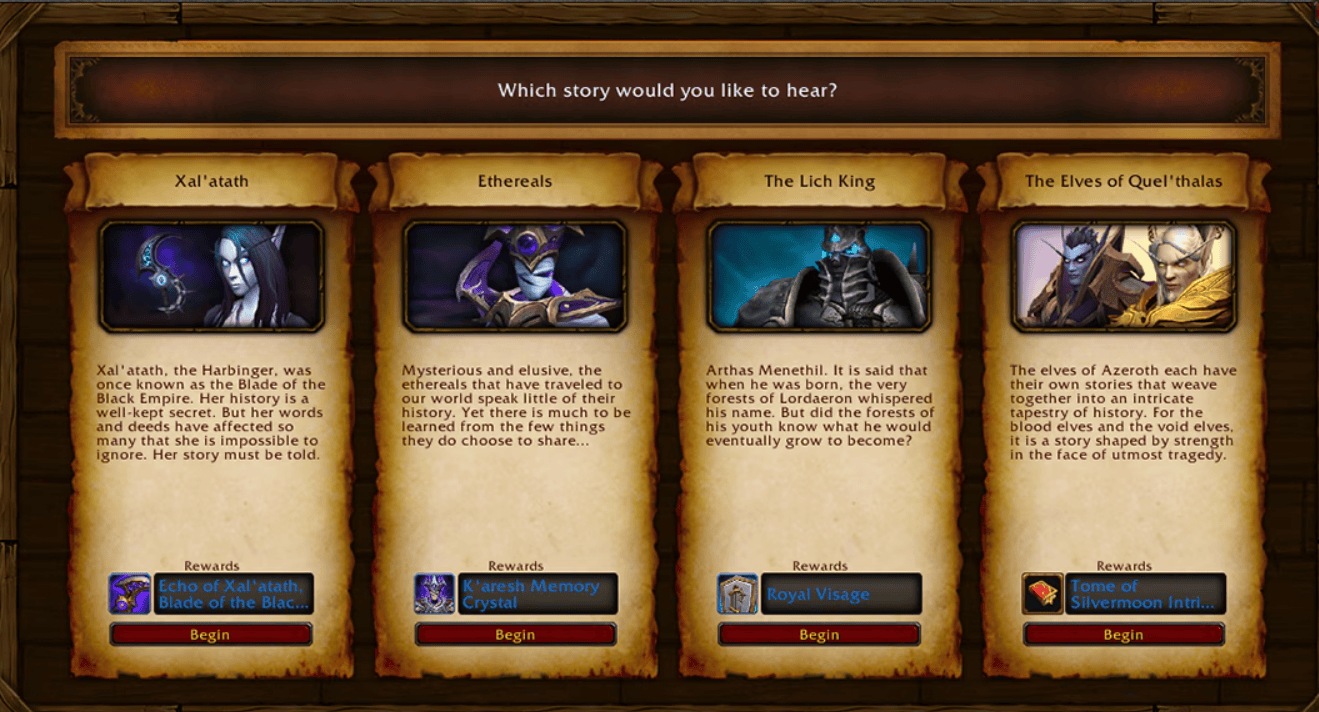The height and width of the screenshot is (712, 1319).
Task: Click the Royal Visage reward icon
Action: [738, 594]
